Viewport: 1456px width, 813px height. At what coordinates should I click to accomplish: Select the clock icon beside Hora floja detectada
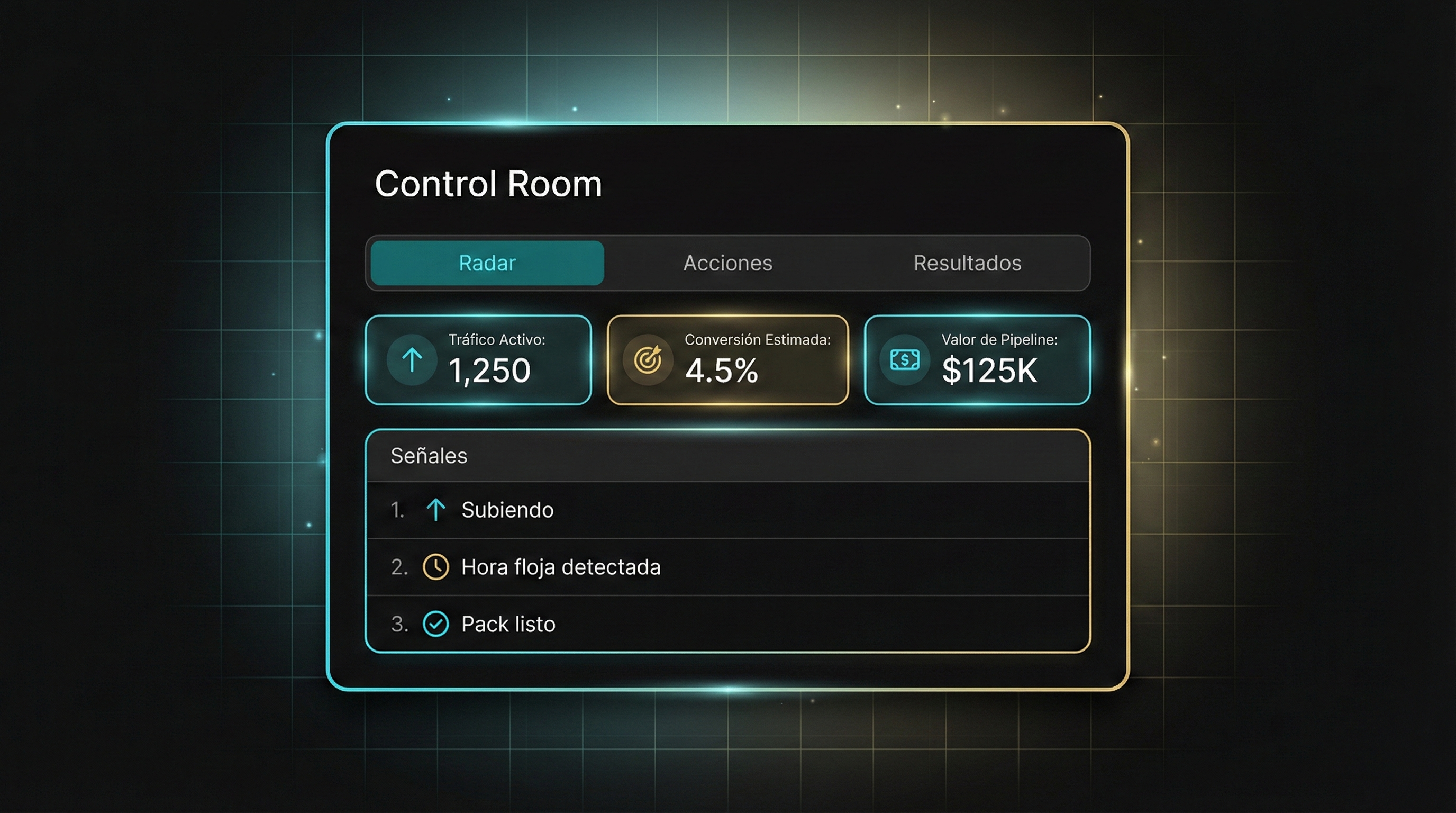(435, 566)
